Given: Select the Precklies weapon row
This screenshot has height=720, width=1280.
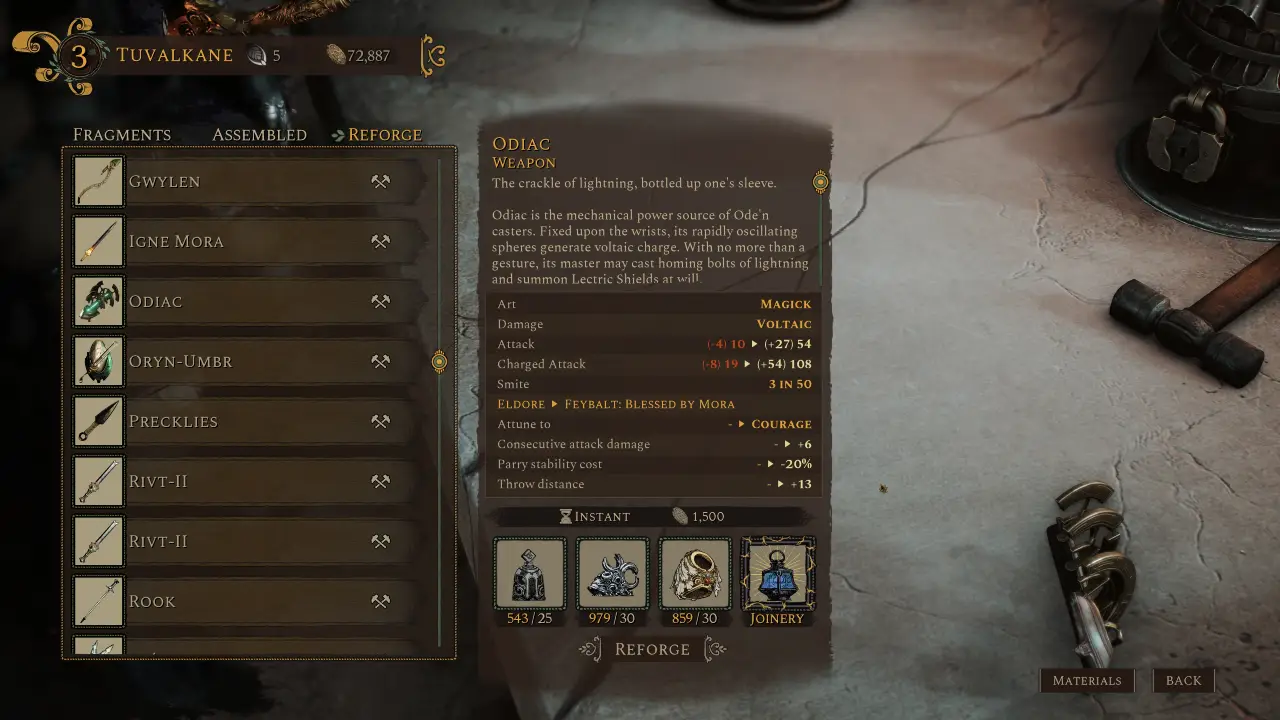Looking at the screenshot, I should (x=250, y=422).
